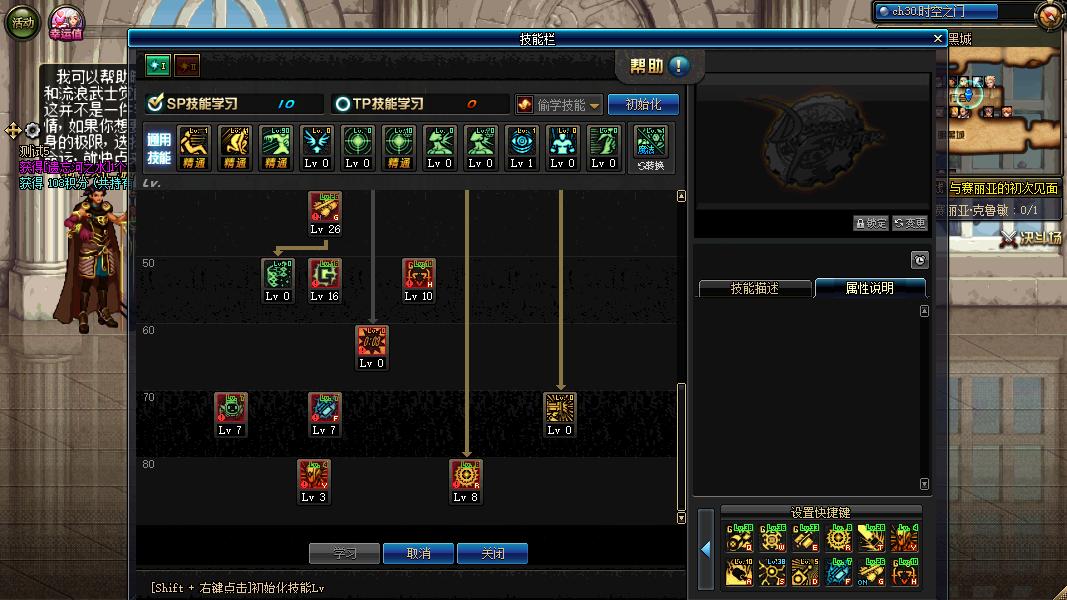Select the Lv 3 skill icon
Screen dimensions: 1067x600
[314, 477]
